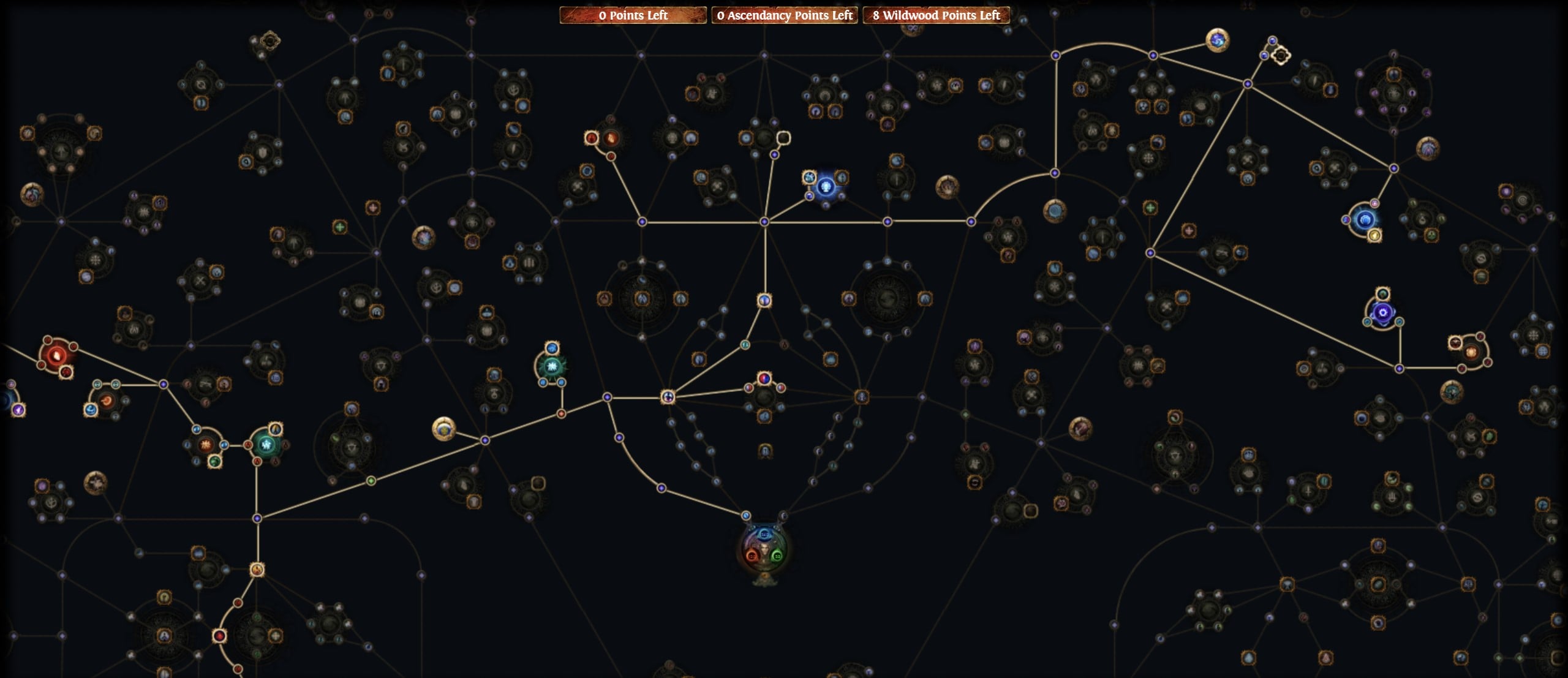Click the red strength gem on the character start
Viewport: 1568px width, 678px height.
pyautogui.click(x=752, y=556)
